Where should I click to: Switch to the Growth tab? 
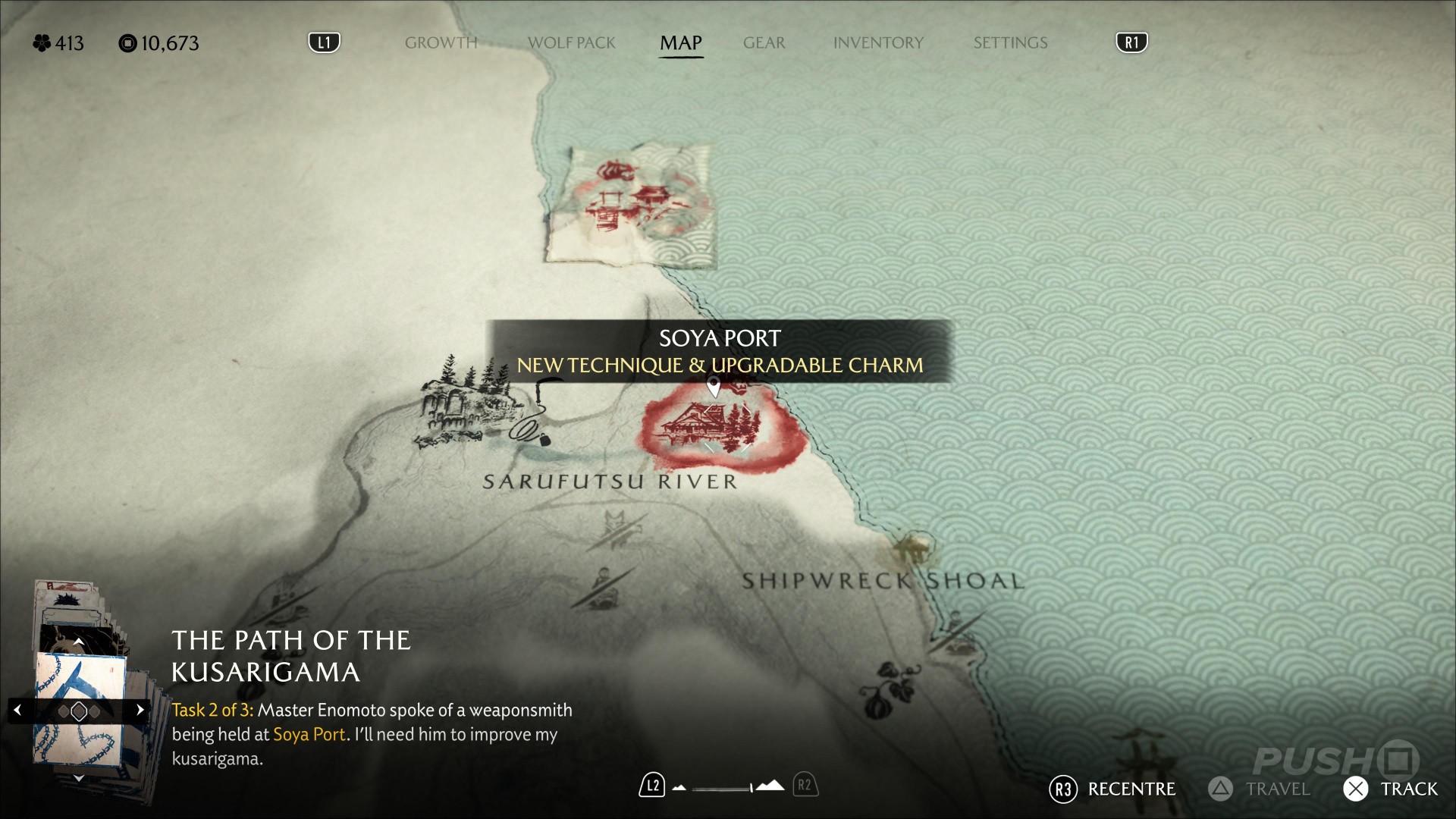[441, 43]
